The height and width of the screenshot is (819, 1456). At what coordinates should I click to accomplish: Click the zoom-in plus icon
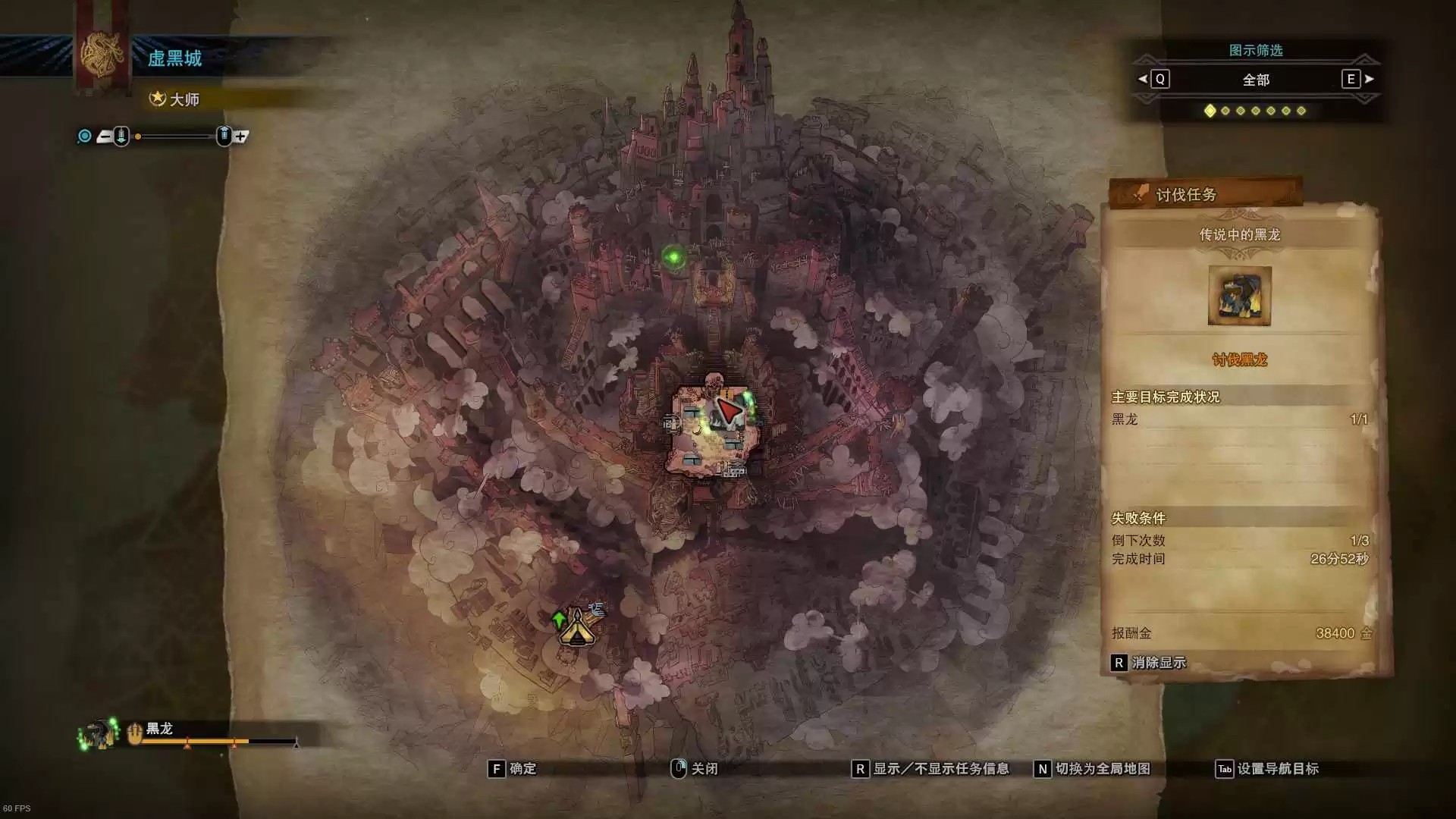241,136
